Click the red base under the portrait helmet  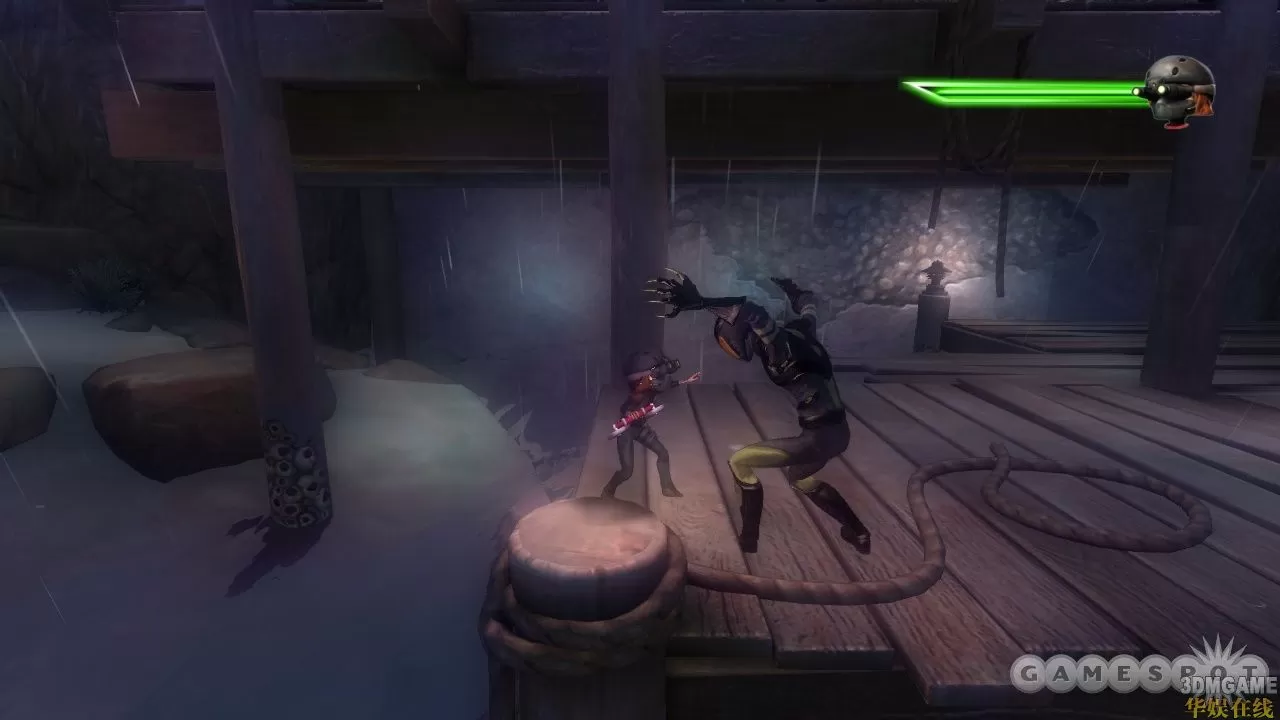1176,126
